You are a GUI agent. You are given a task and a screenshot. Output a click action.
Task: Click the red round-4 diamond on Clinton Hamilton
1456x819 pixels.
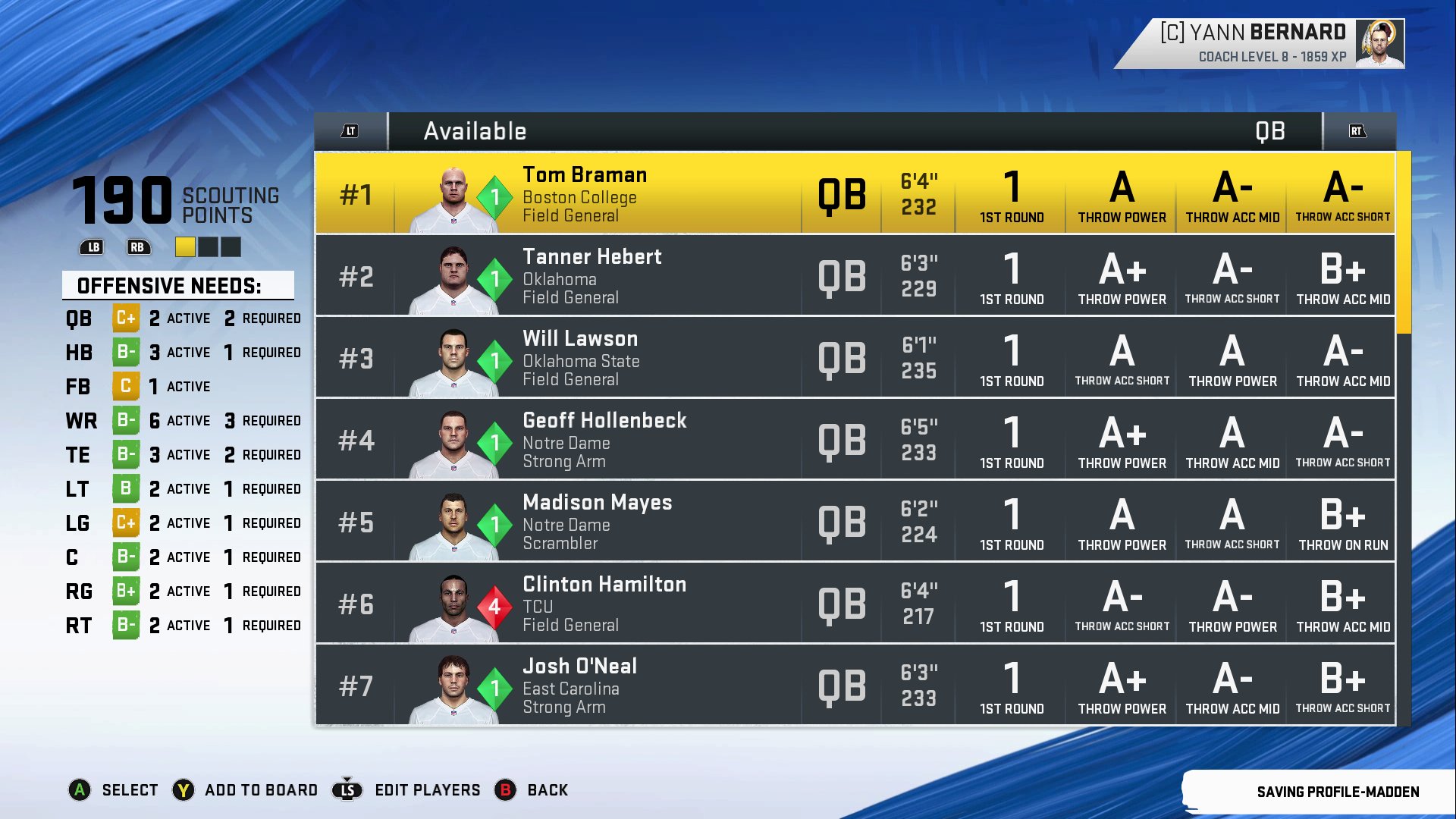(496, 605)
